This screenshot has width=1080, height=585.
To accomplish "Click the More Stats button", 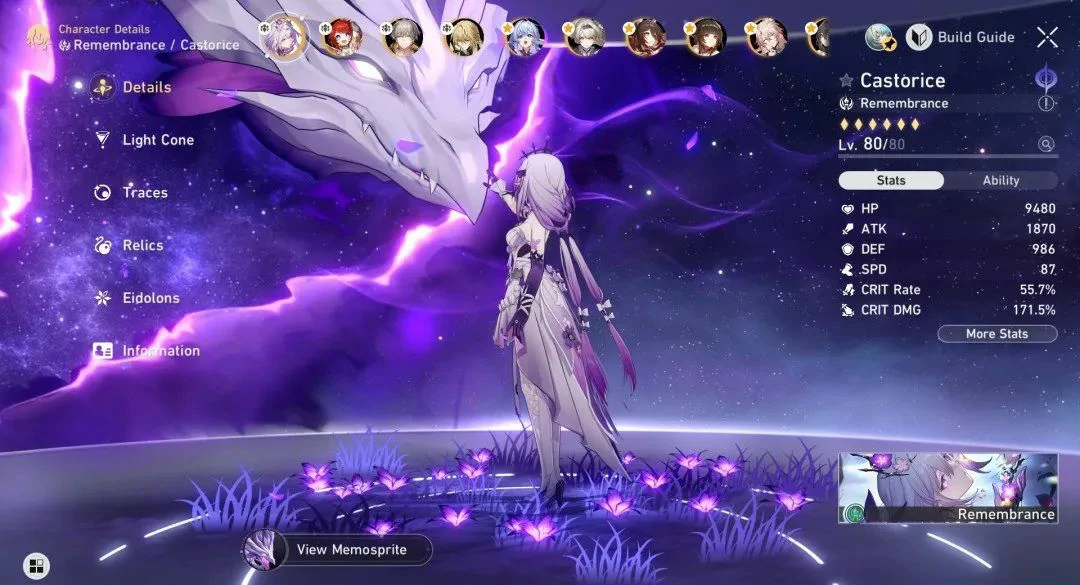I will tap(997, 334).
